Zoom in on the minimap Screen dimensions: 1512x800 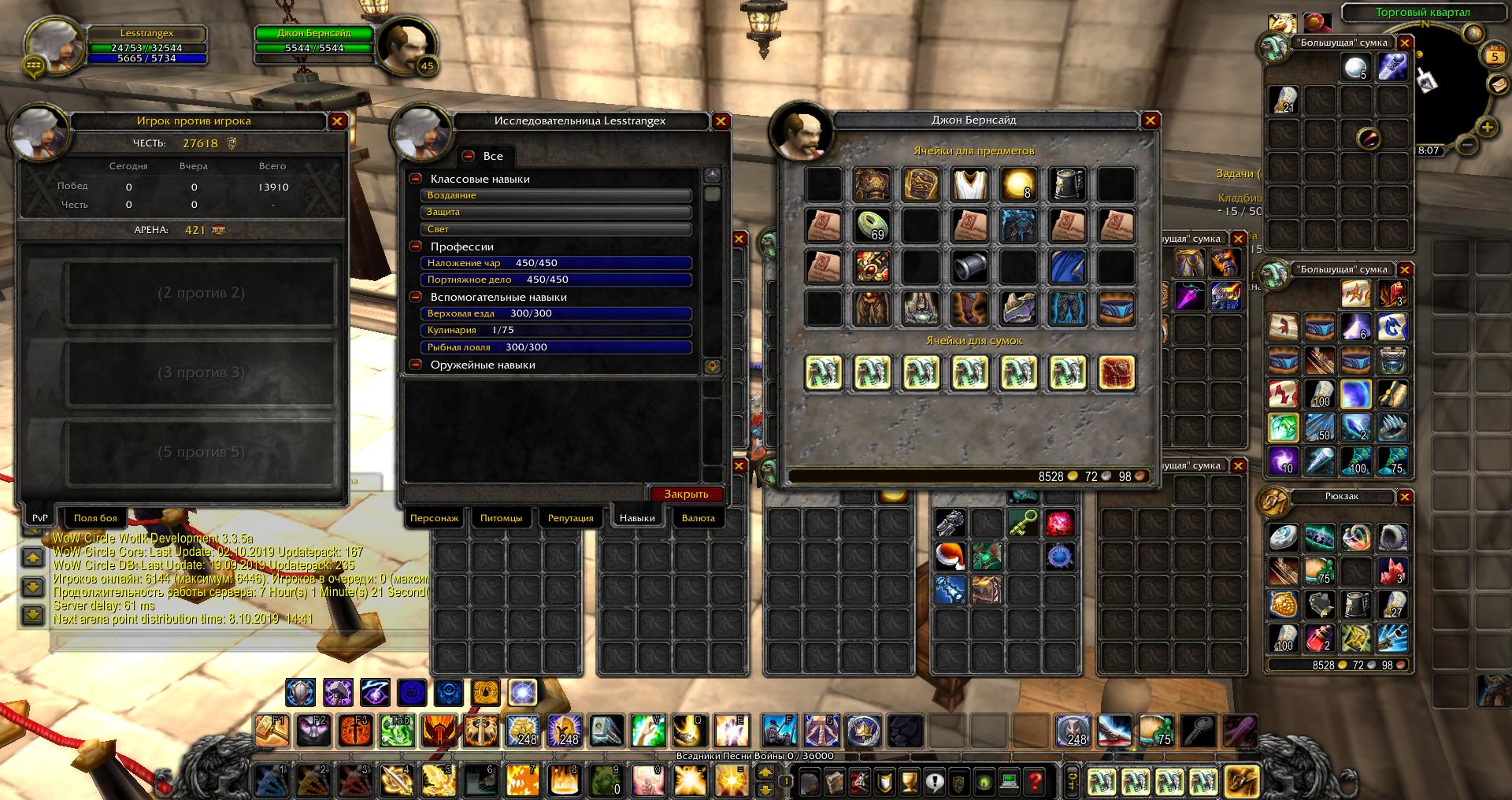point(1487,127)
